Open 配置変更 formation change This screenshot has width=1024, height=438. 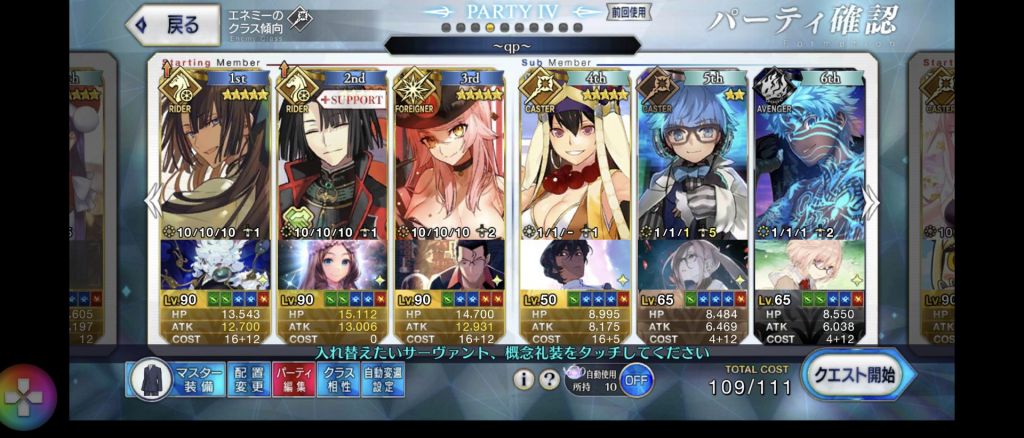pos(247,379)
